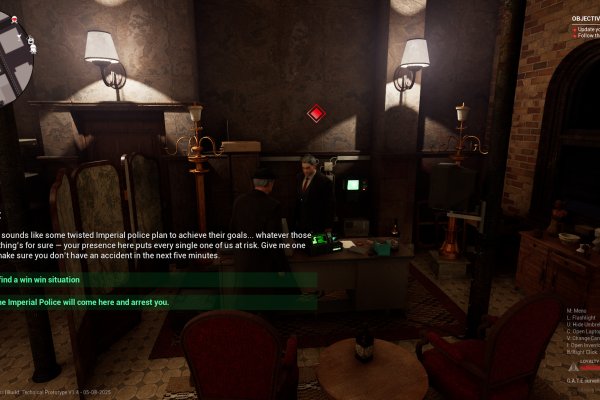Choose the "Find a win win situation" reply
The height and width of the screenshot is (400, 600).
[45, 281]
